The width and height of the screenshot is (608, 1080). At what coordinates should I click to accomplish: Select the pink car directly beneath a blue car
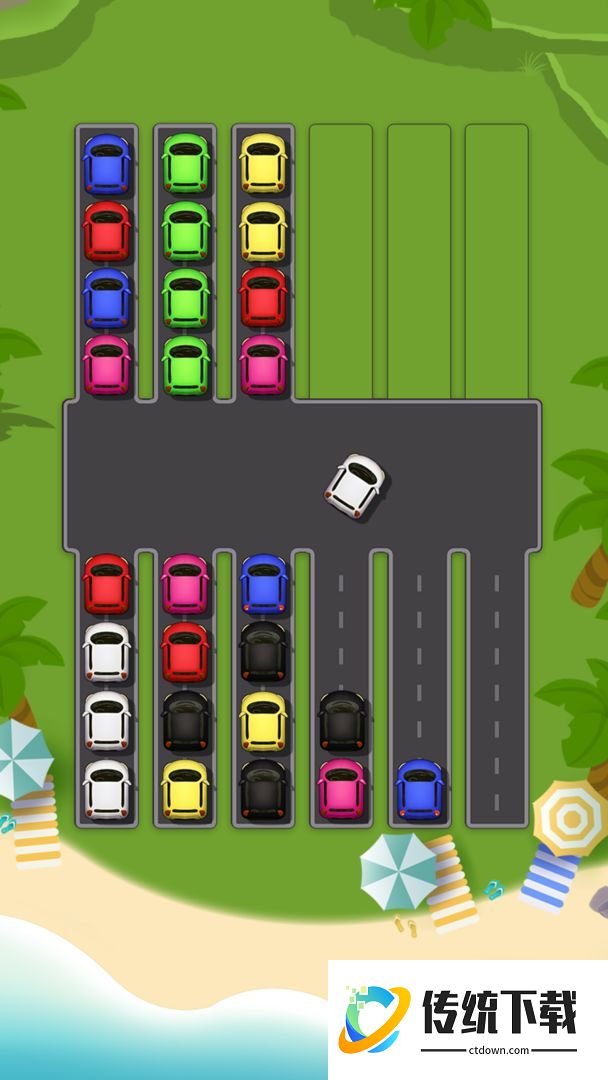pyautogui.click(x=107, y=364)
